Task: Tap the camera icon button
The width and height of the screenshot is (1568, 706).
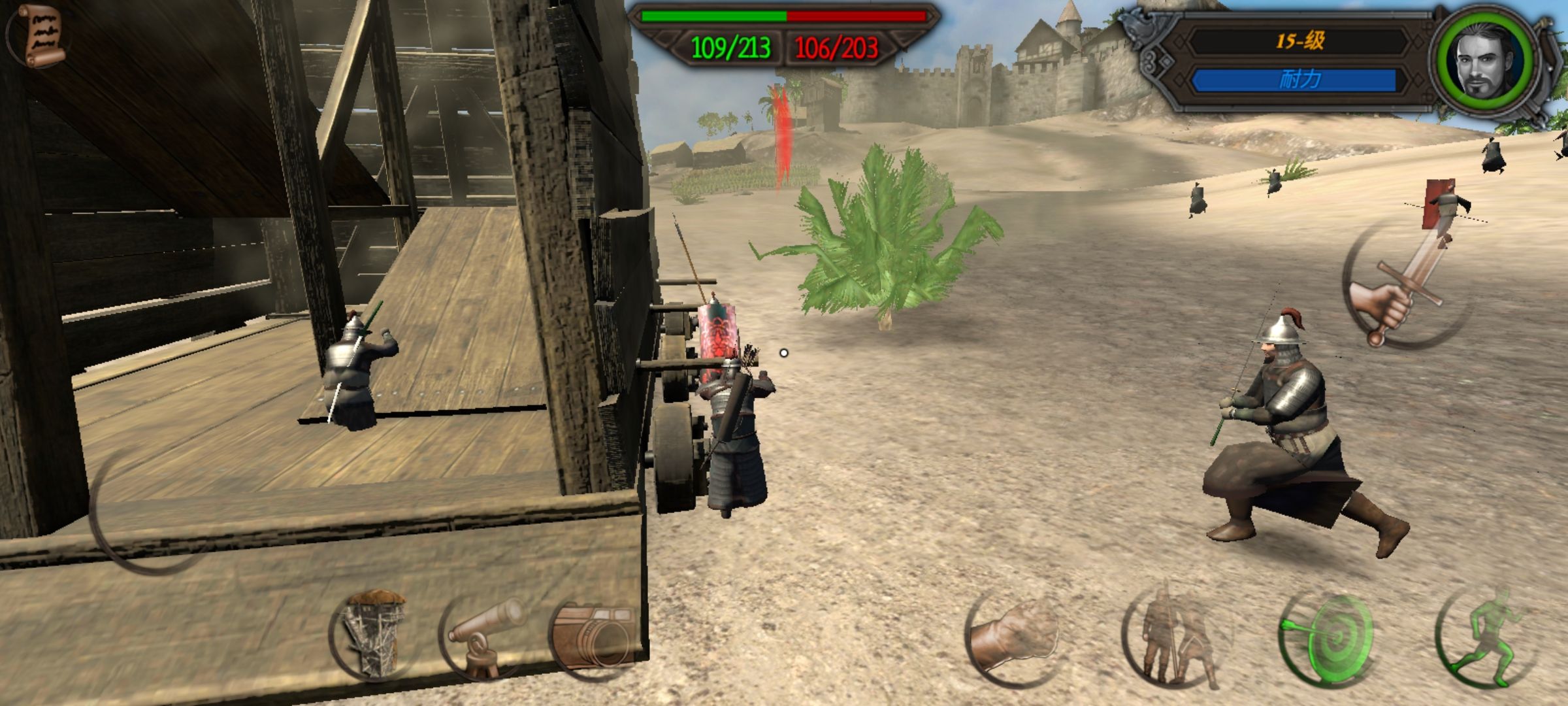Action: click(593, 635)
